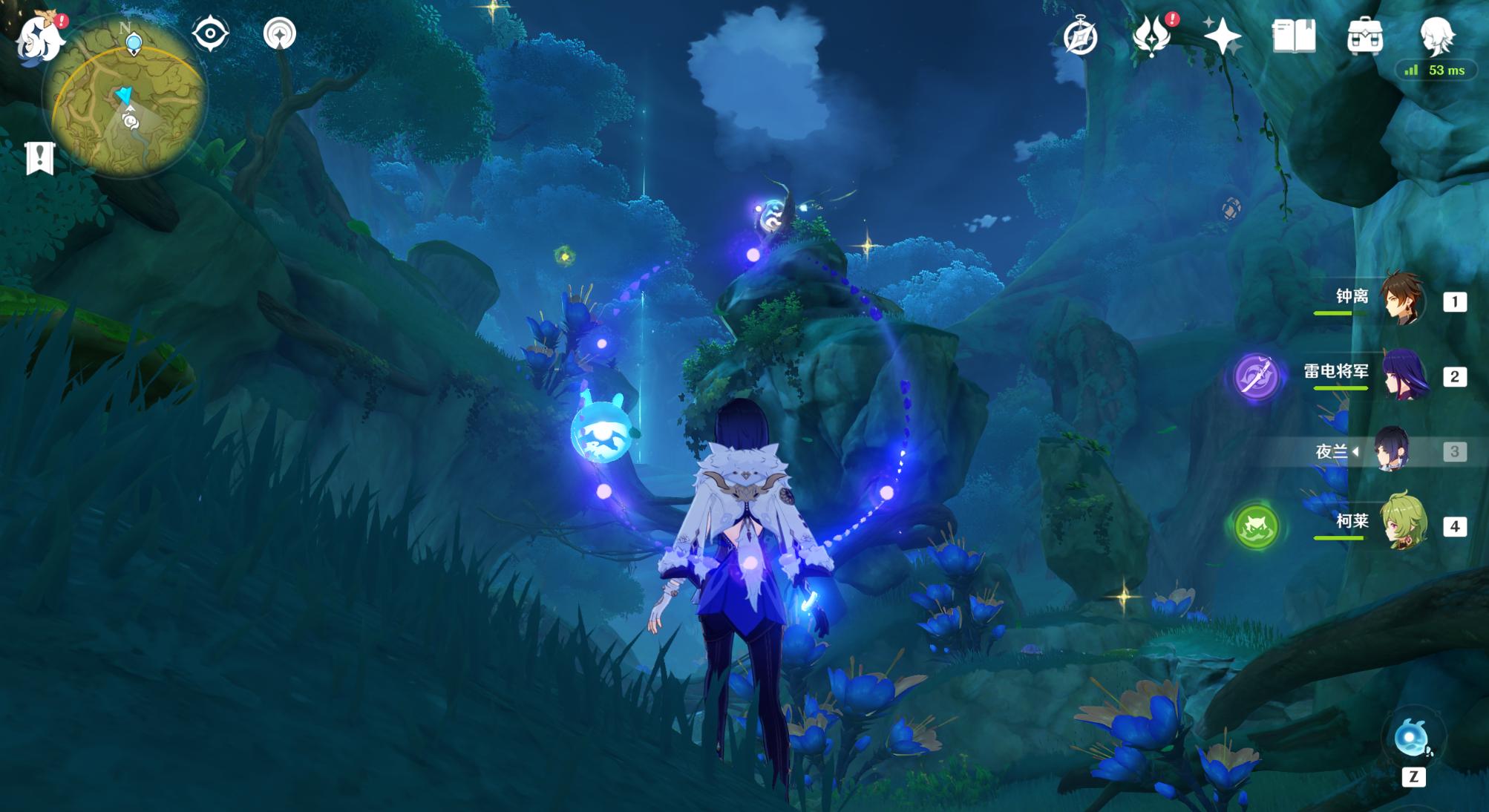1489x812 pixels.
Task: Open the Paimon menu icon
Action: (x=41, y=37)
